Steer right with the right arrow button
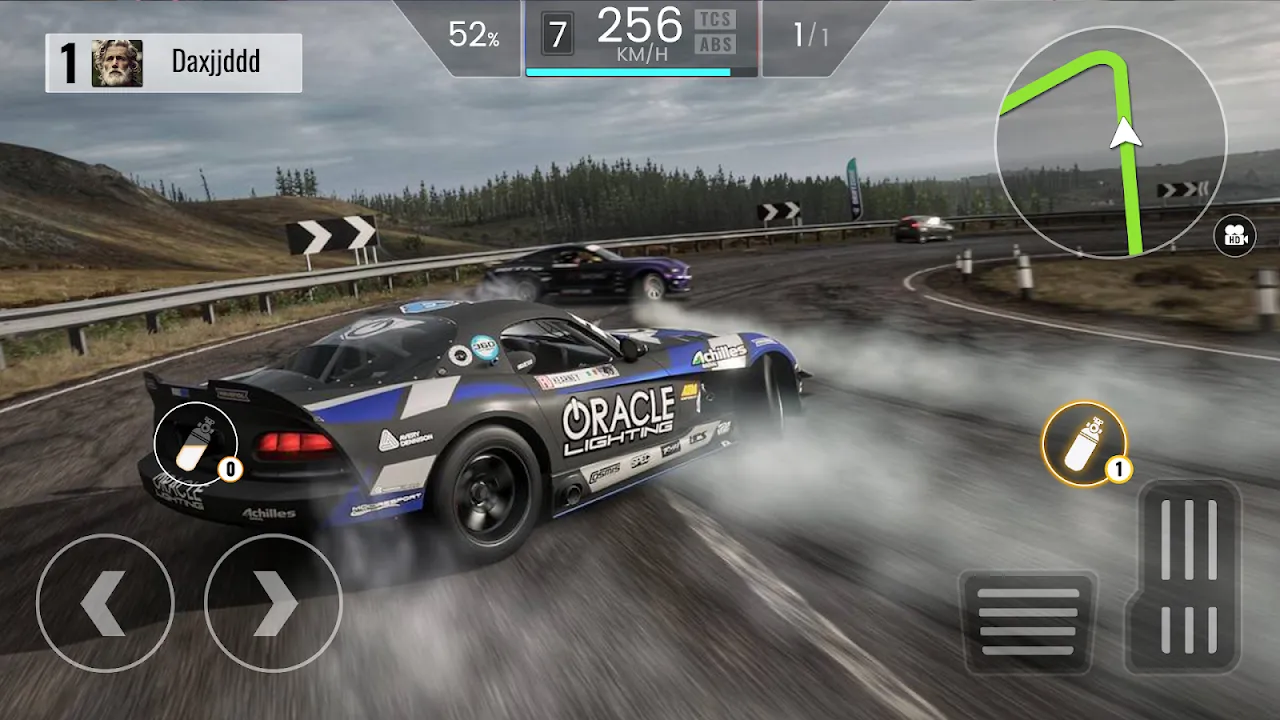The height and width of the screenshot is (720, 1280). [x=273, y=603]
